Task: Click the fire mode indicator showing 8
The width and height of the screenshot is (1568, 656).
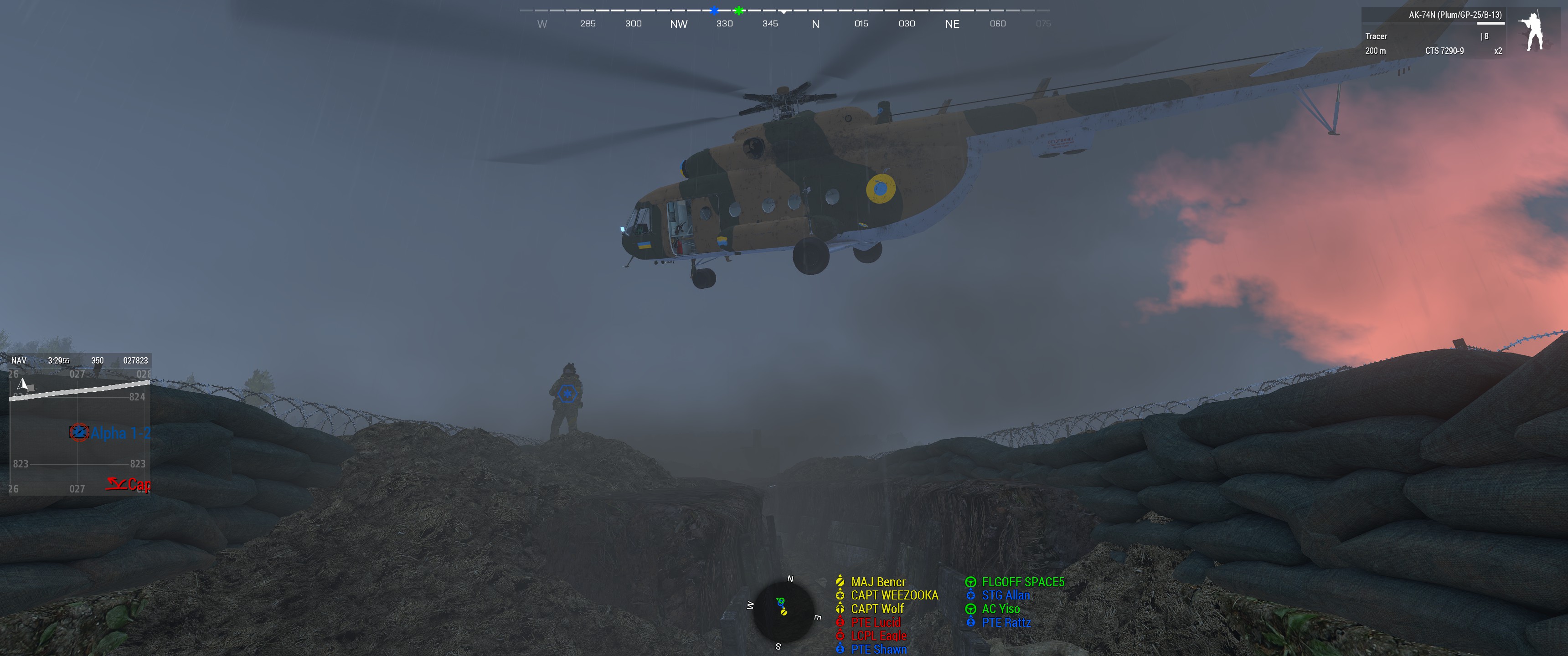Action: coord(1485,36)
